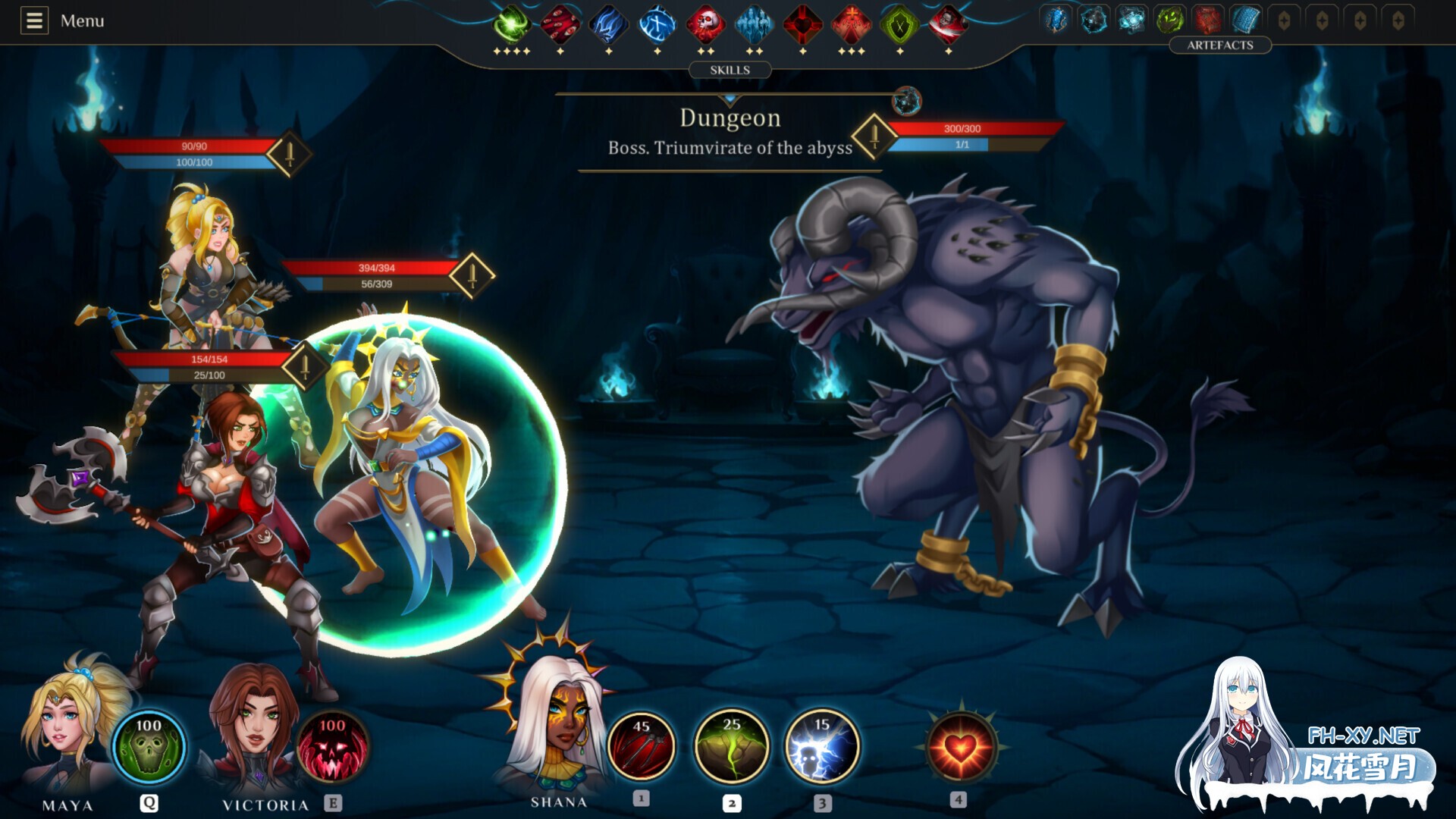Select the red skull skill icon
This screenshot has width=1456, height=819.
click(705, 24)
